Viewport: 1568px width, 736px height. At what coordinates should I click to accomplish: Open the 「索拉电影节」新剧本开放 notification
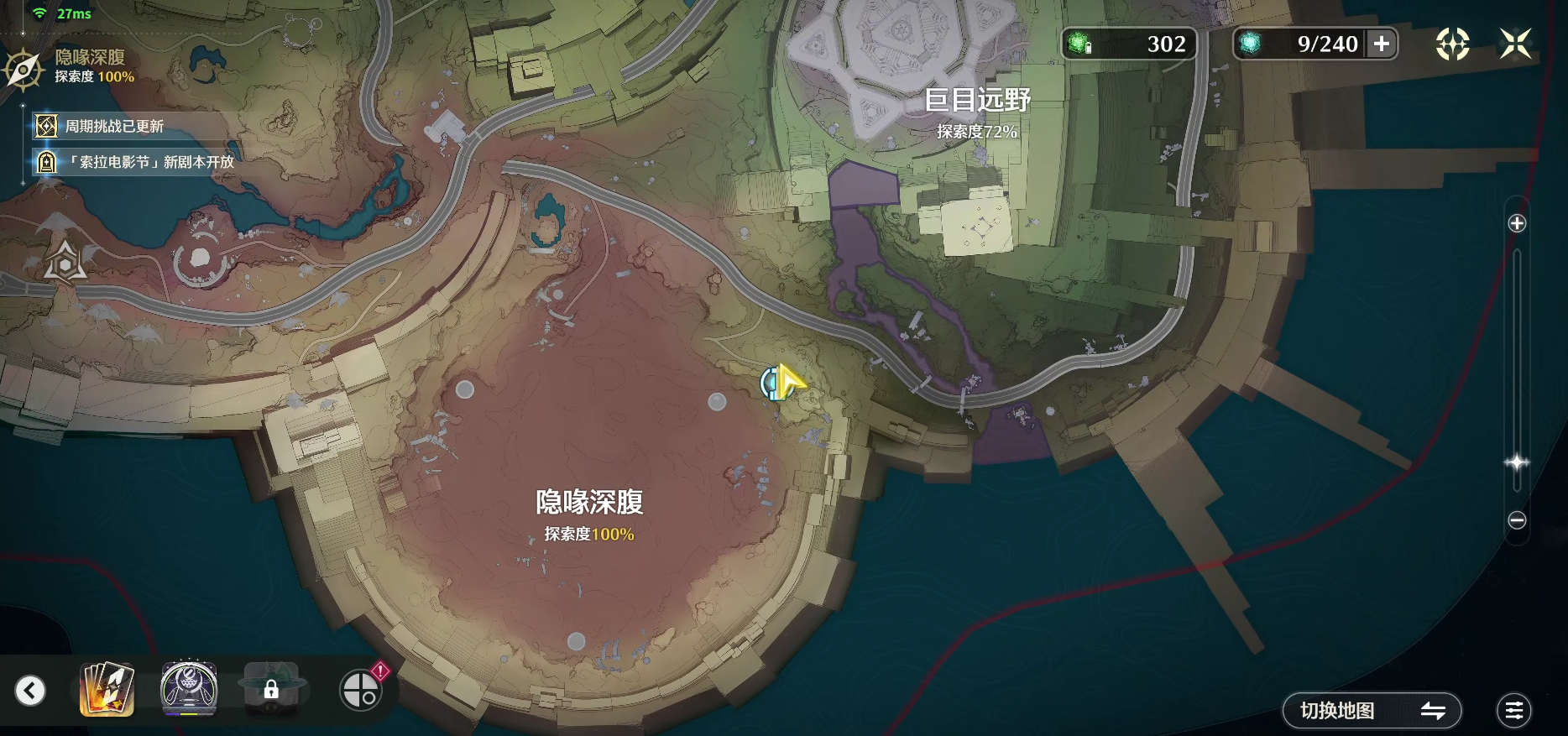tap(139, 162)
